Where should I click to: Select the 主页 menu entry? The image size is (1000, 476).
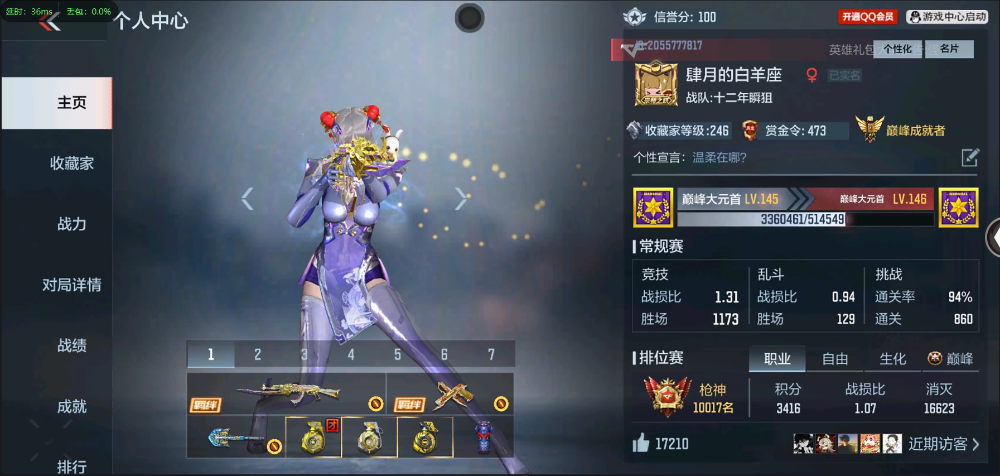point(72,103)
